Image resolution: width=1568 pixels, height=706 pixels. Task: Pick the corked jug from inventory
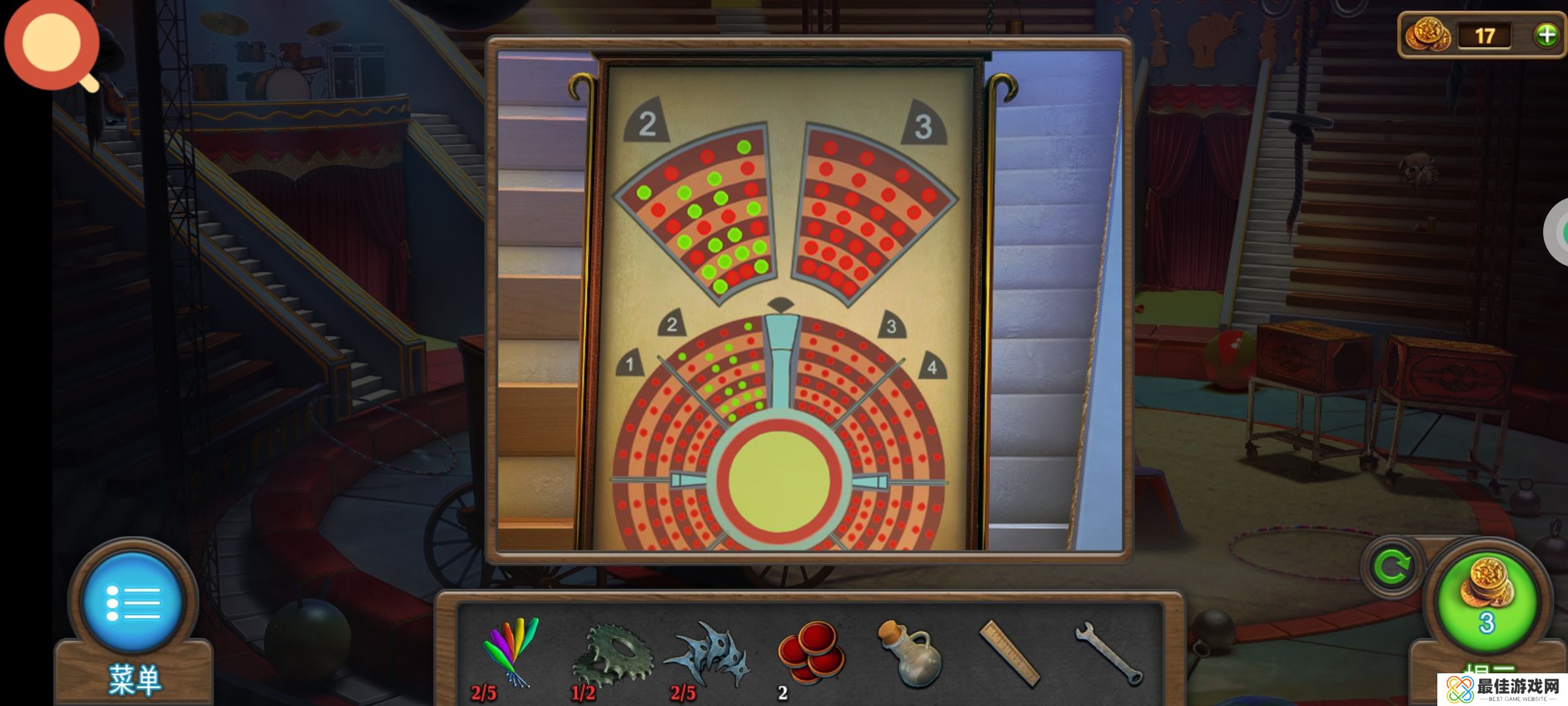click(x=909, y=654)
